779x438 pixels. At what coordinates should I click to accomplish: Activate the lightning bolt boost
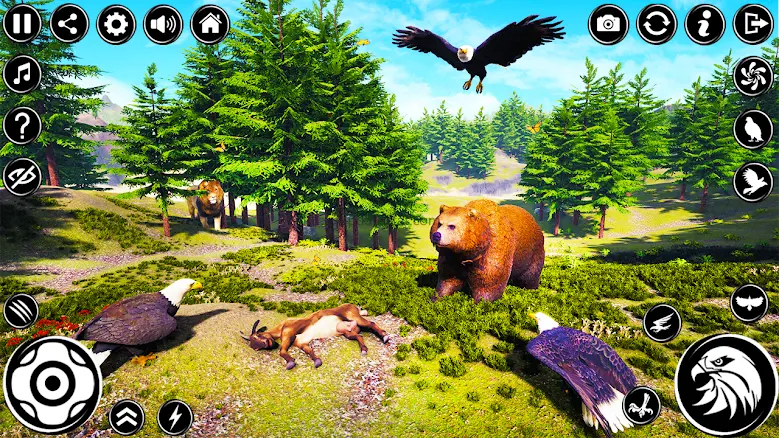tap(176, 416)
